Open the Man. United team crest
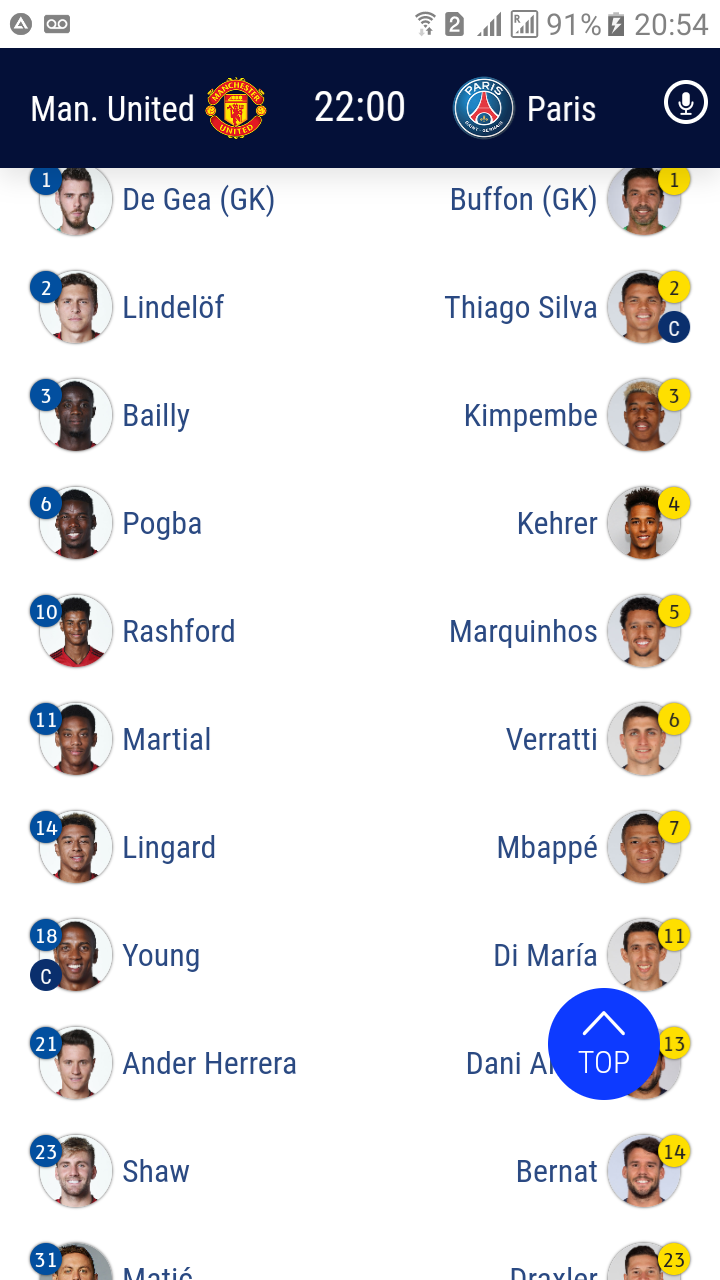The width and height of the screenshot is (720, 1280). (x=236, y=108)
